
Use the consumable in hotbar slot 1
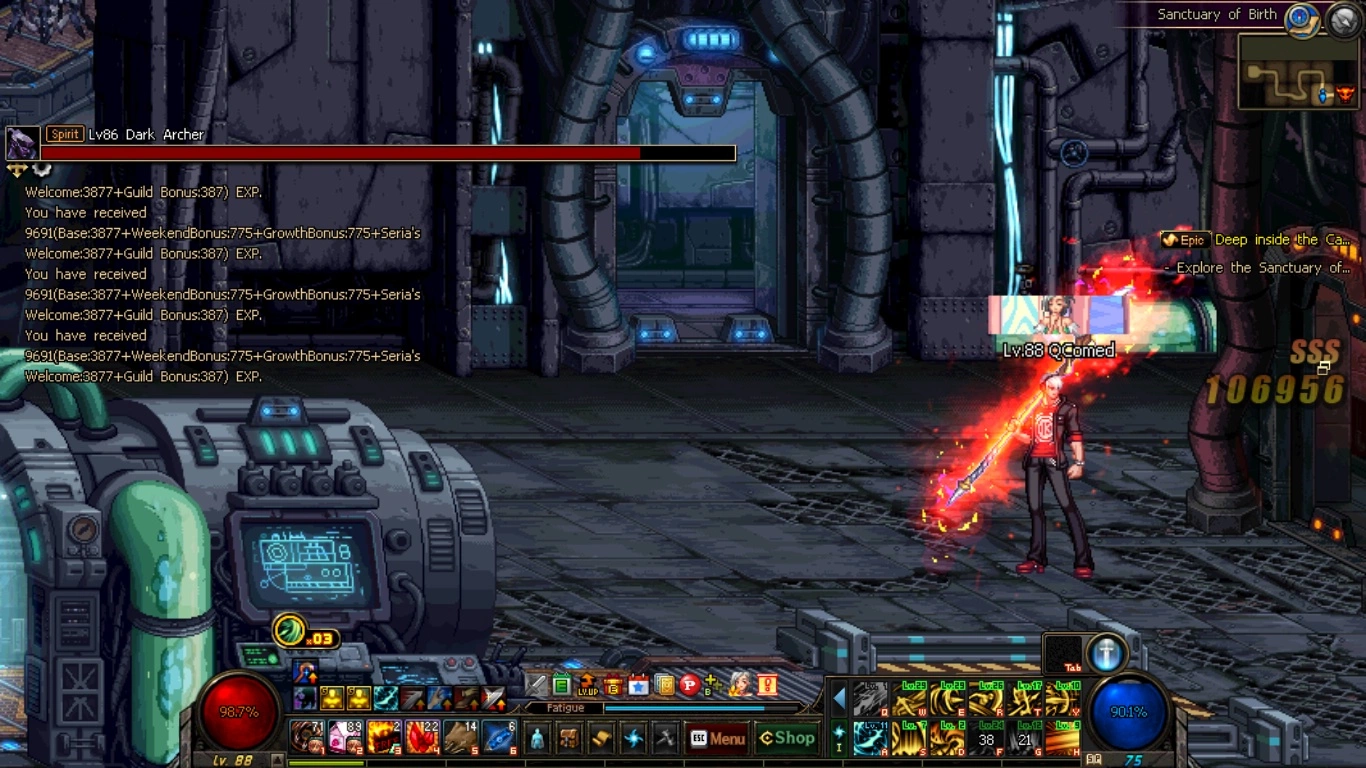point(307,738)
